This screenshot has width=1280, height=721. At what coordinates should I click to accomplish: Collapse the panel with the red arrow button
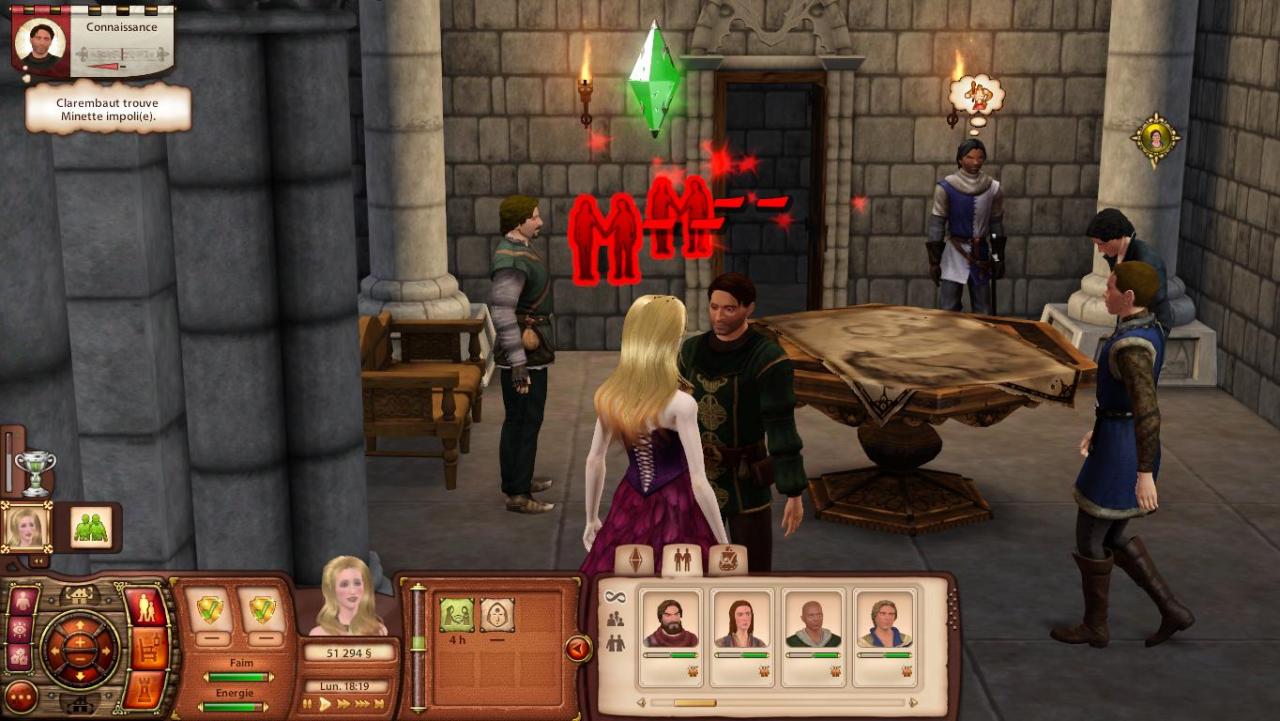pos(578,649)
